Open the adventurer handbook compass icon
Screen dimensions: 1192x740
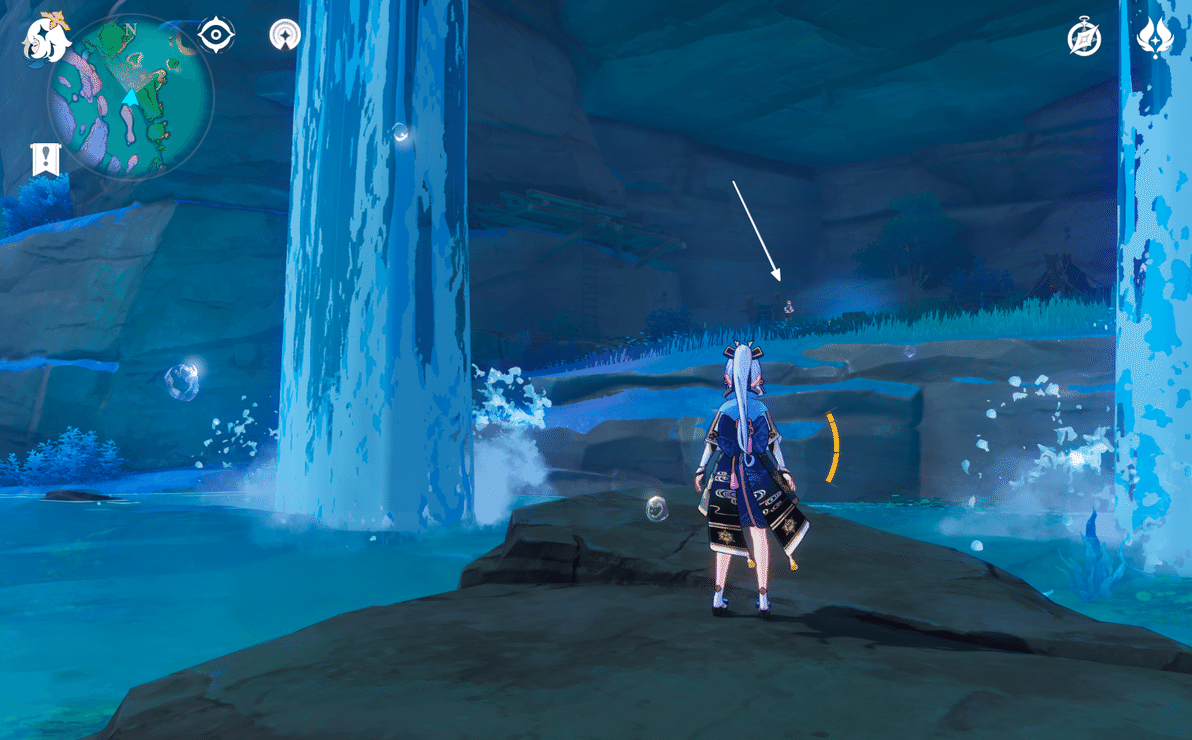click(x=1084, y=38)
